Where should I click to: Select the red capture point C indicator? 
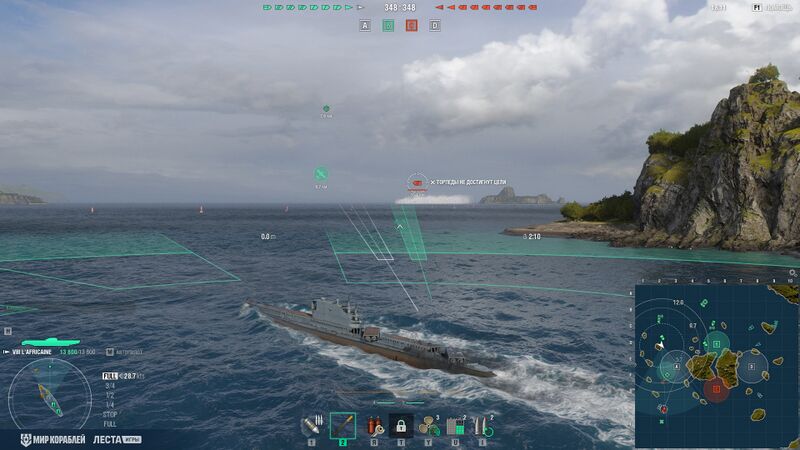411,25
